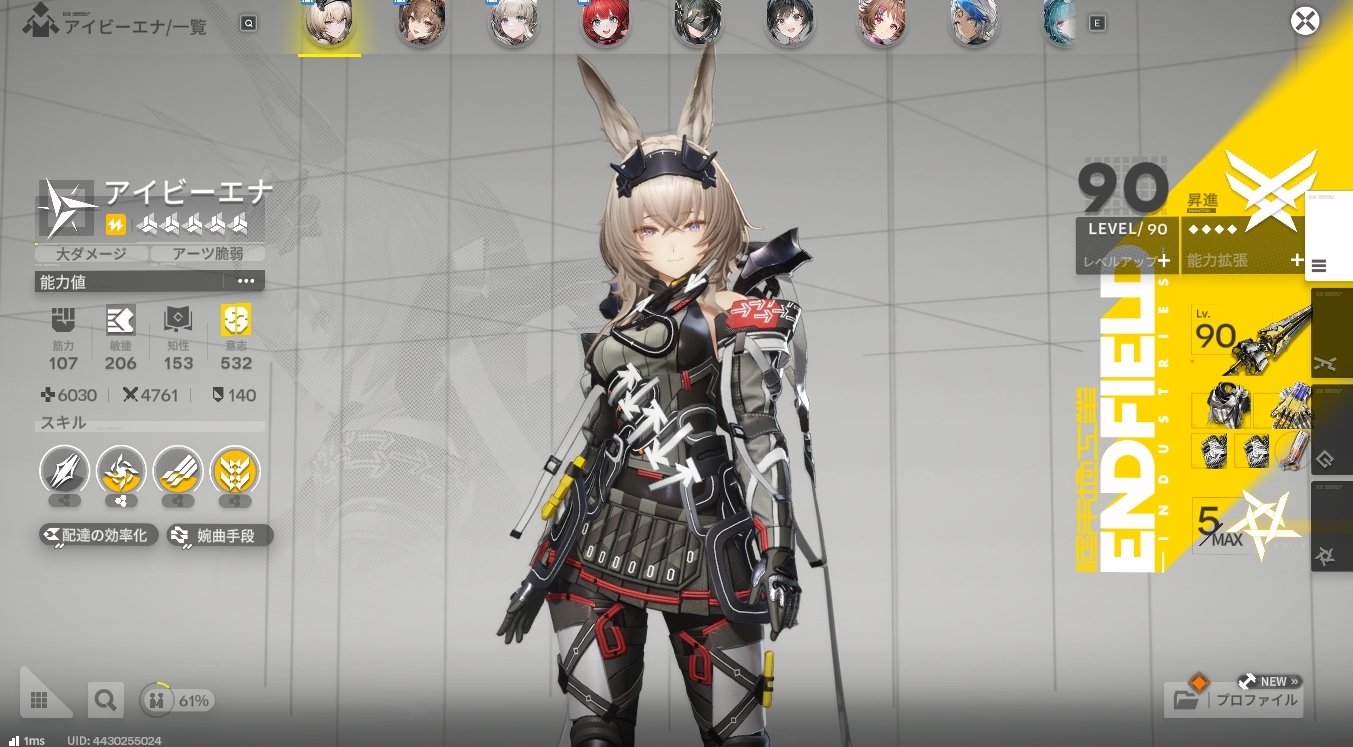The width and height of the screenshot is (1353, 747).
Task: View the 大ダメージ tag
Action: [x=90, y=254]
